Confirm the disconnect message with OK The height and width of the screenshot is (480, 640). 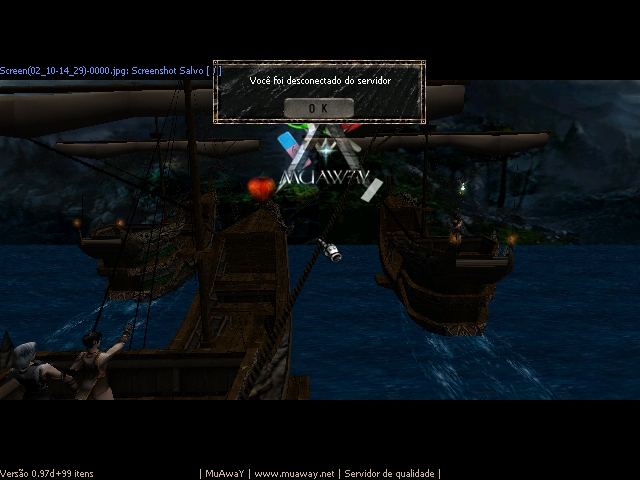318,107
